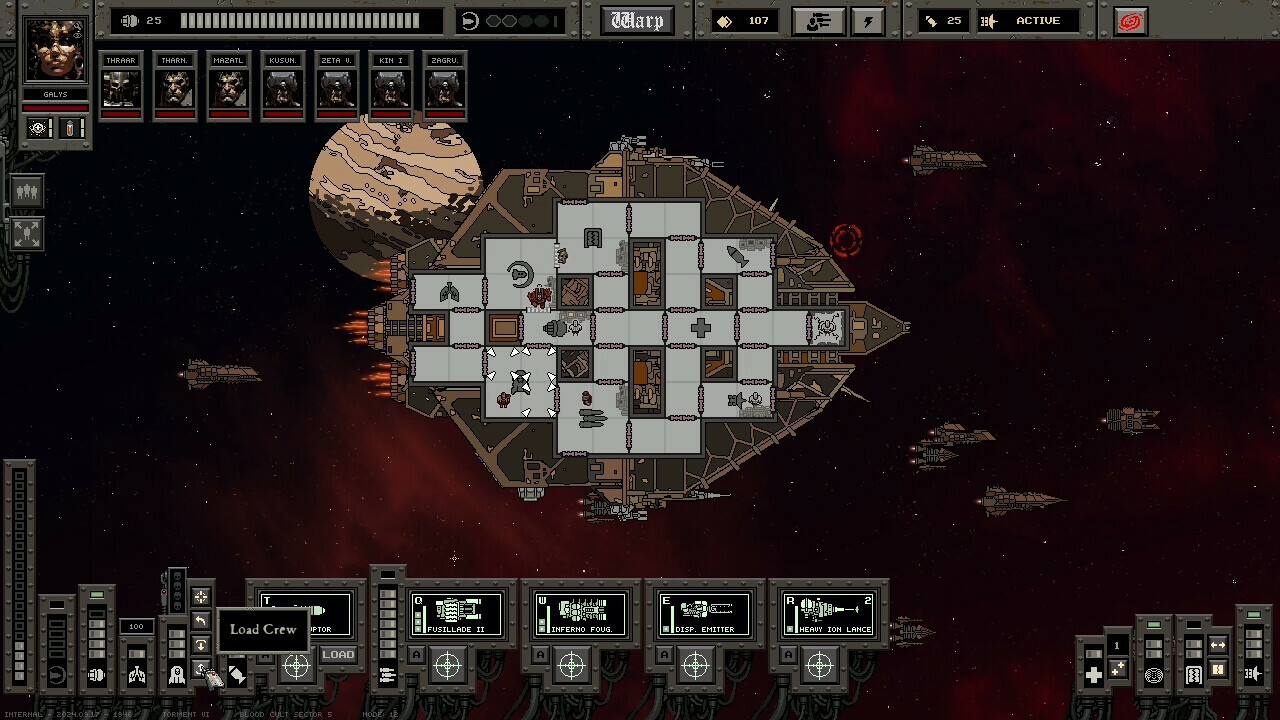The image size is (1280, 720).
Task: Activate the Warp button
Action: [x=637, y=21]
